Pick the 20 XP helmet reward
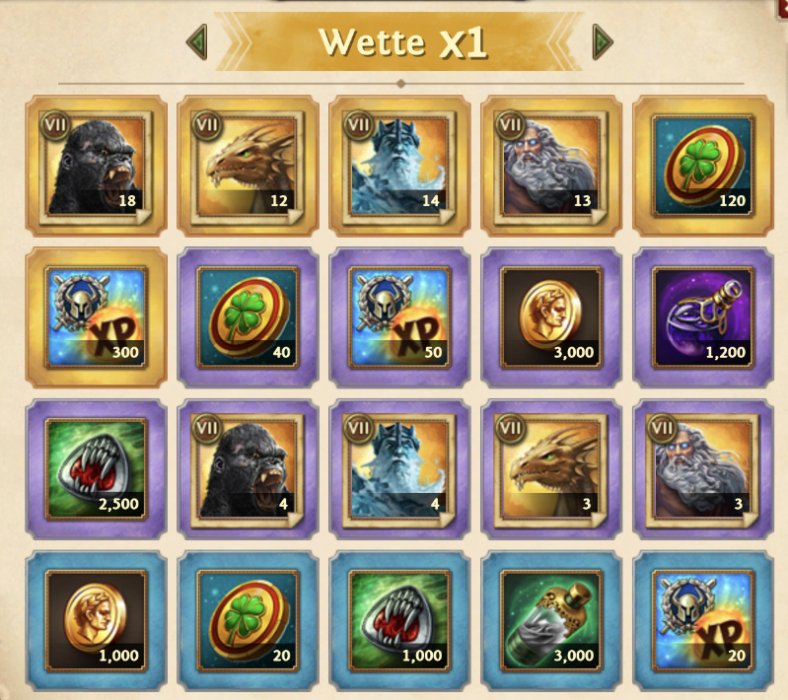This screenshot has width=788, height=700. pos(704,620)
